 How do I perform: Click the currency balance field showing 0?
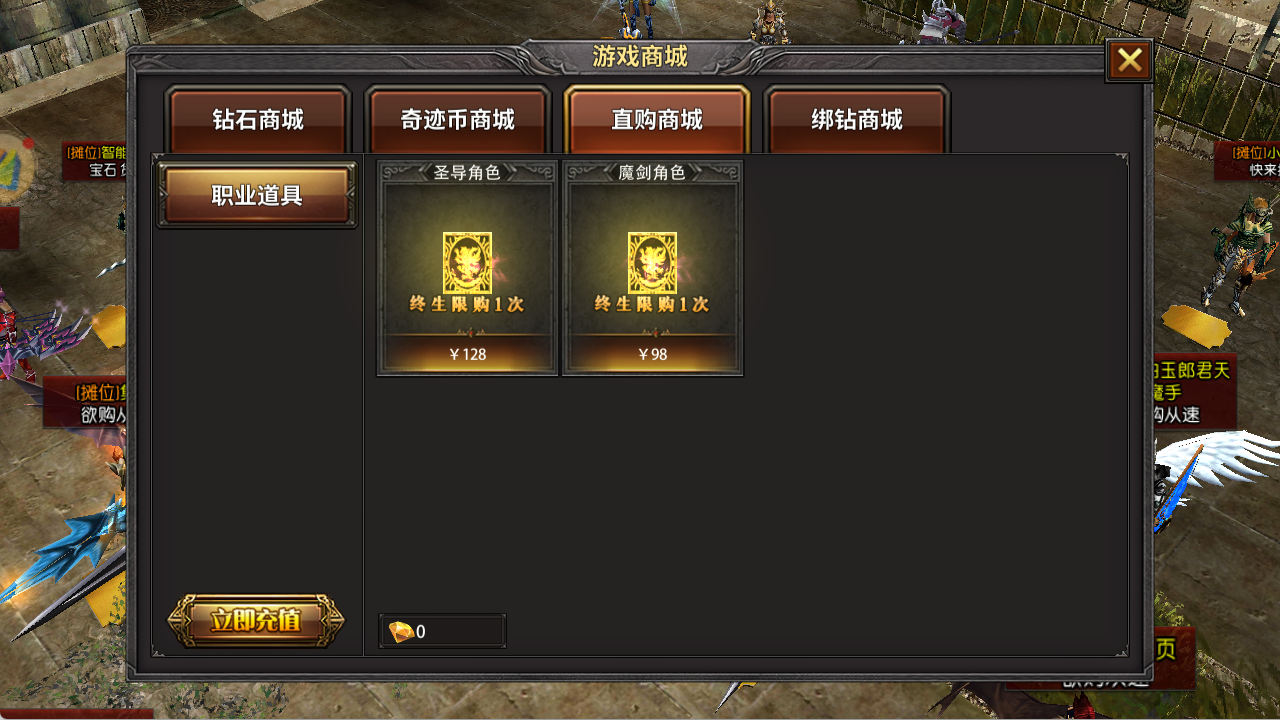pos(442,630)
